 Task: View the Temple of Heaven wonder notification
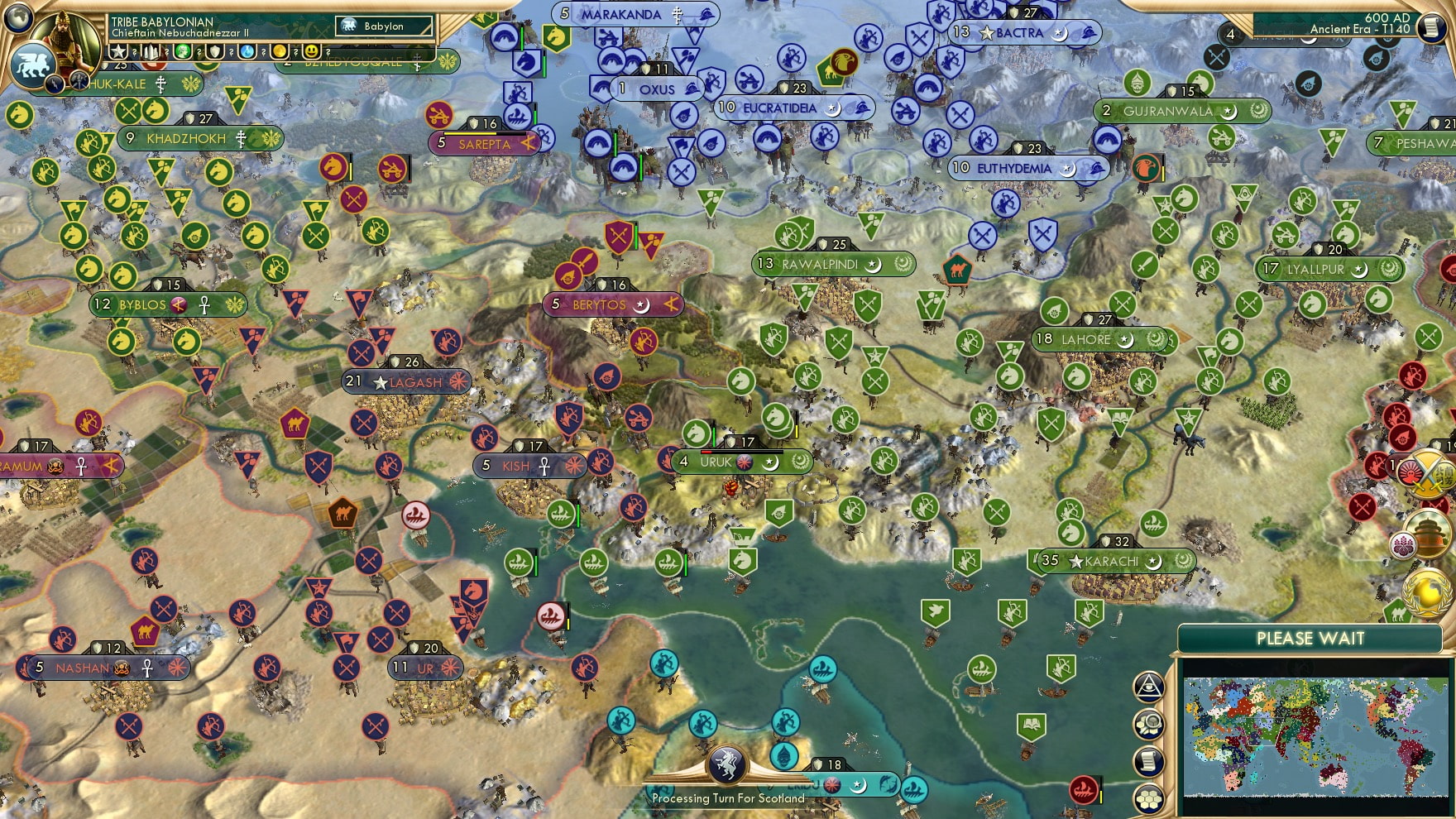click(1430, 534)
